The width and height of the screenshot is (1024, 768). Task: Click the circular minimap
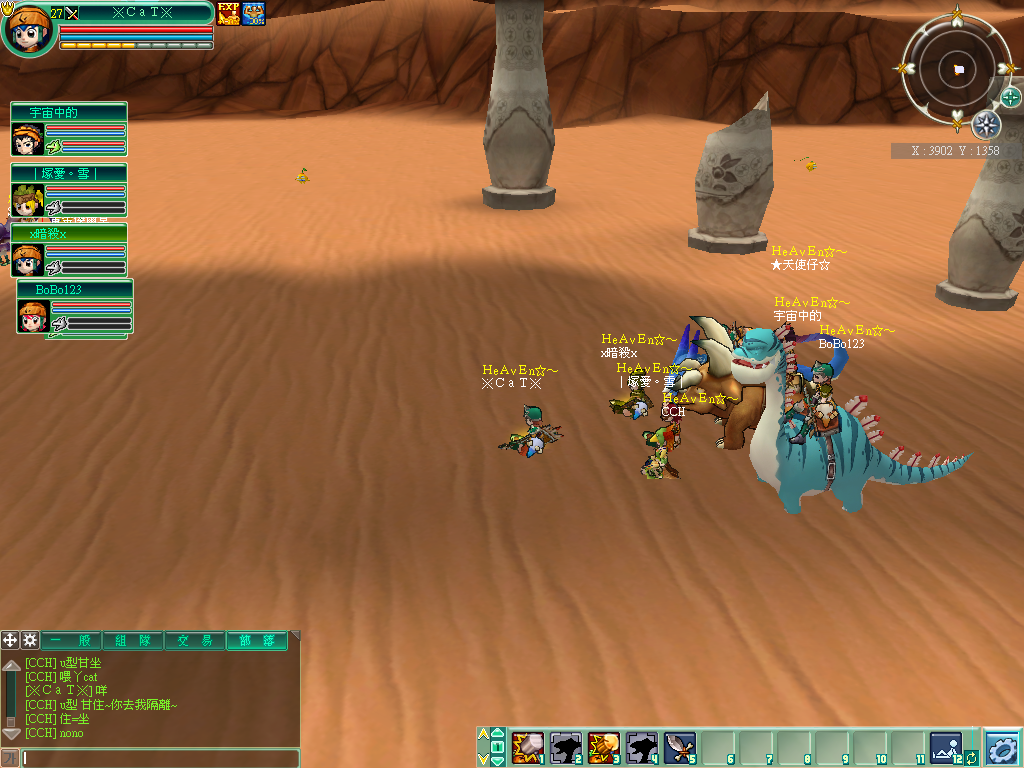point(958,68)
